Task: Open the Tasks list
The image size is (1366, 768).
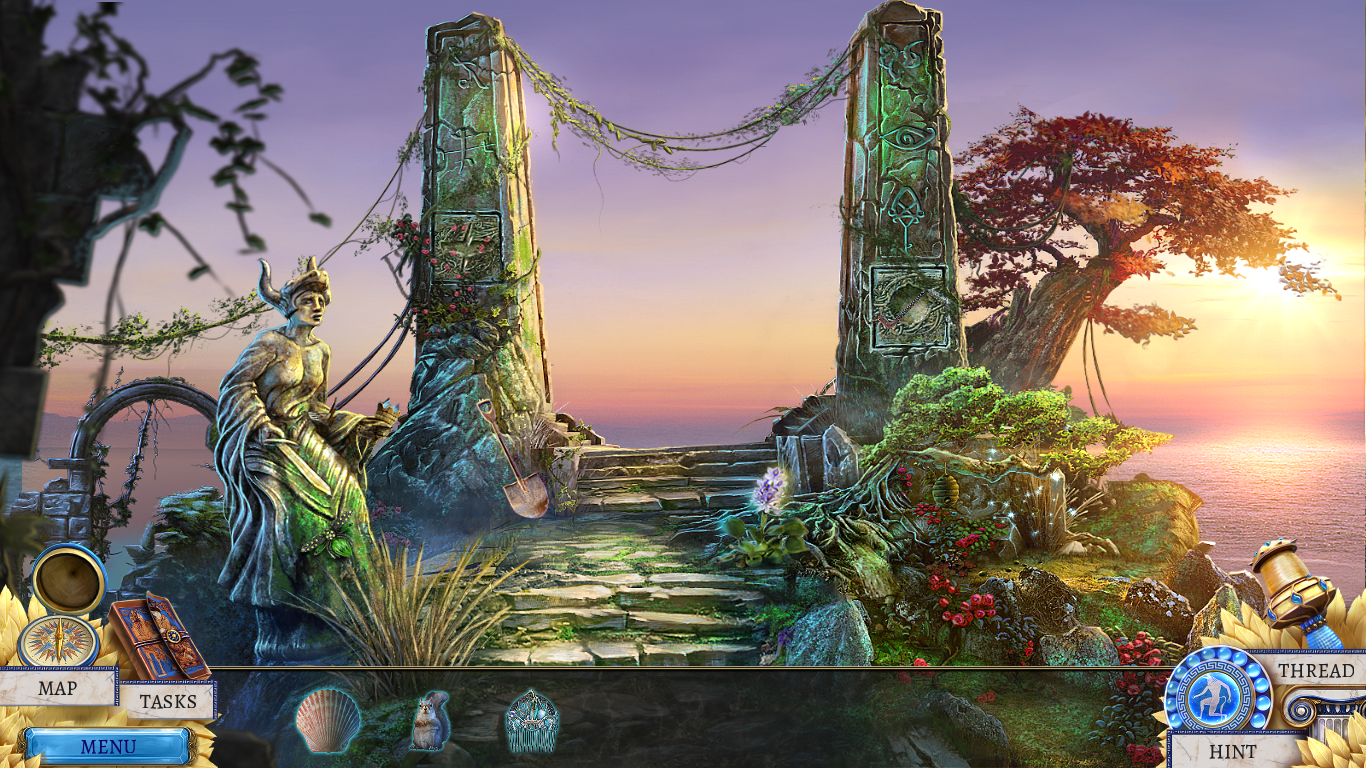Action: [167, 701]
